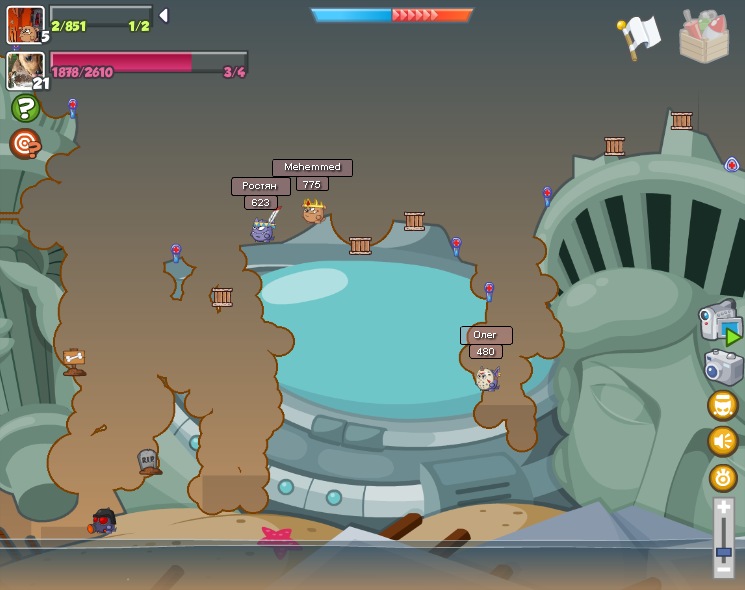Image resolution: width=745 pixels, height=590 pixels.
Task: Toggle the sound speaker button
Action: [723, 441]
